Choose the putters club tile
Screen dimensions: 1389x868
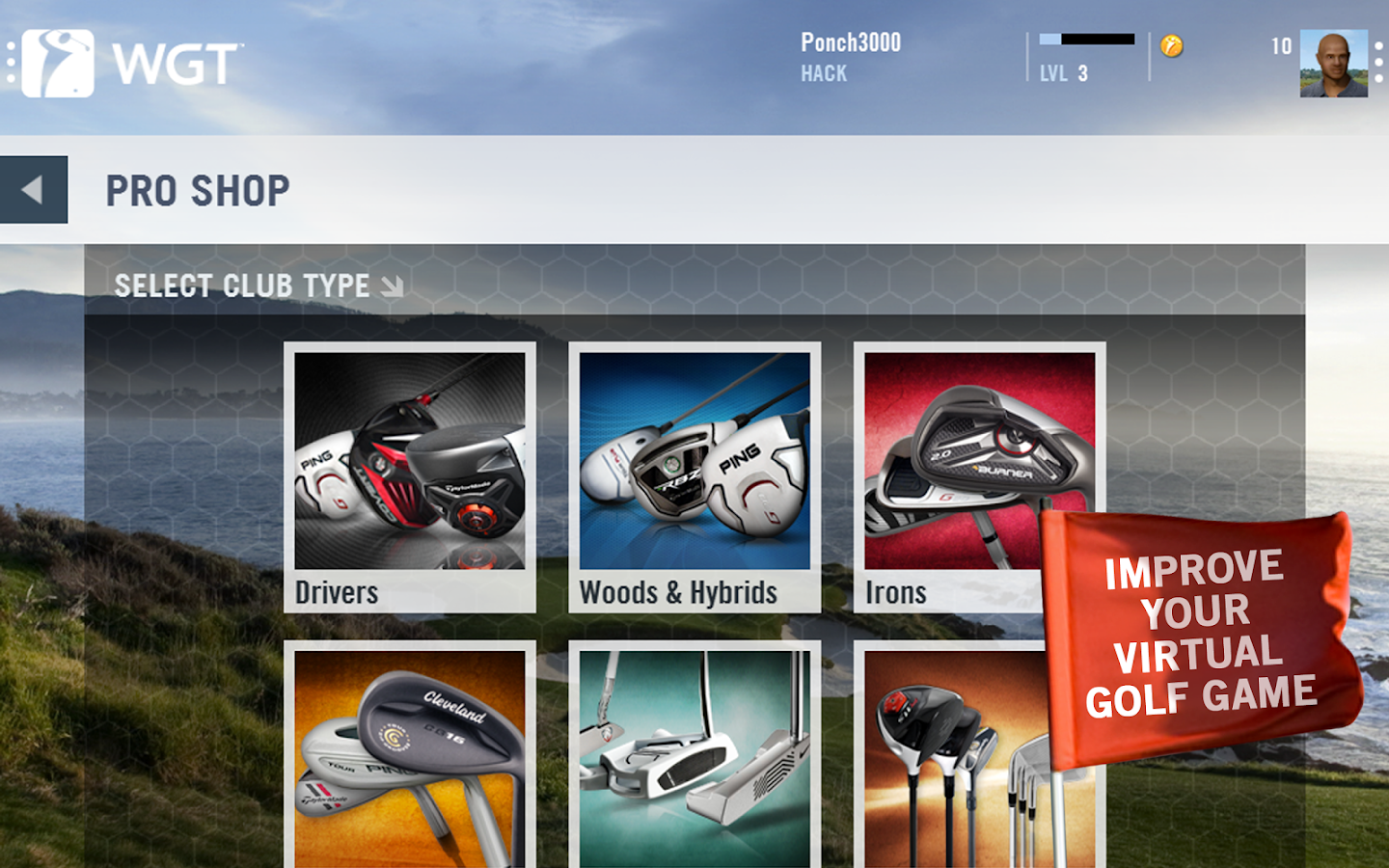tap(694, 757)
